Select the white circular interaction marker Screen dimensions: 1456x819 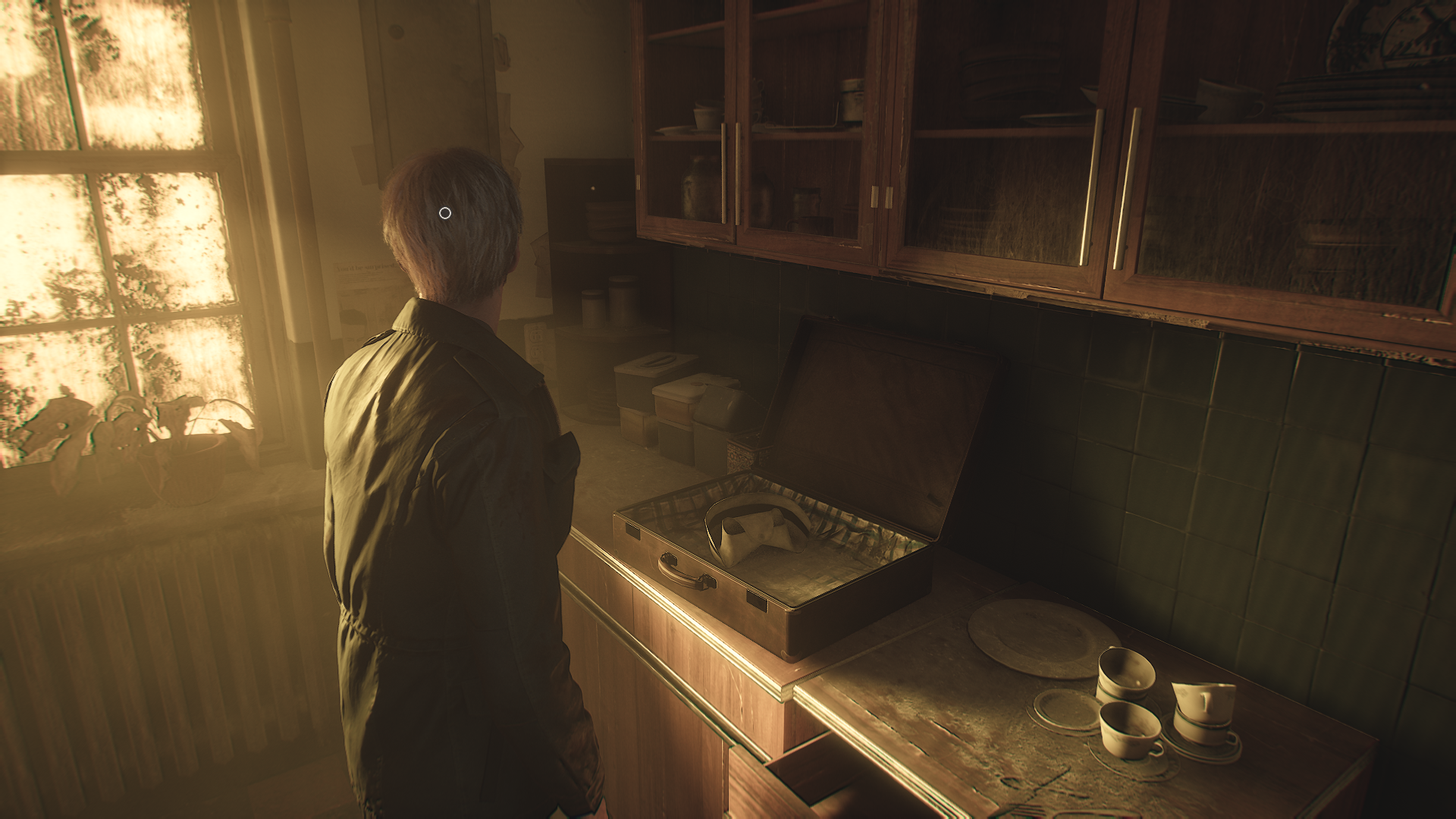445,213
